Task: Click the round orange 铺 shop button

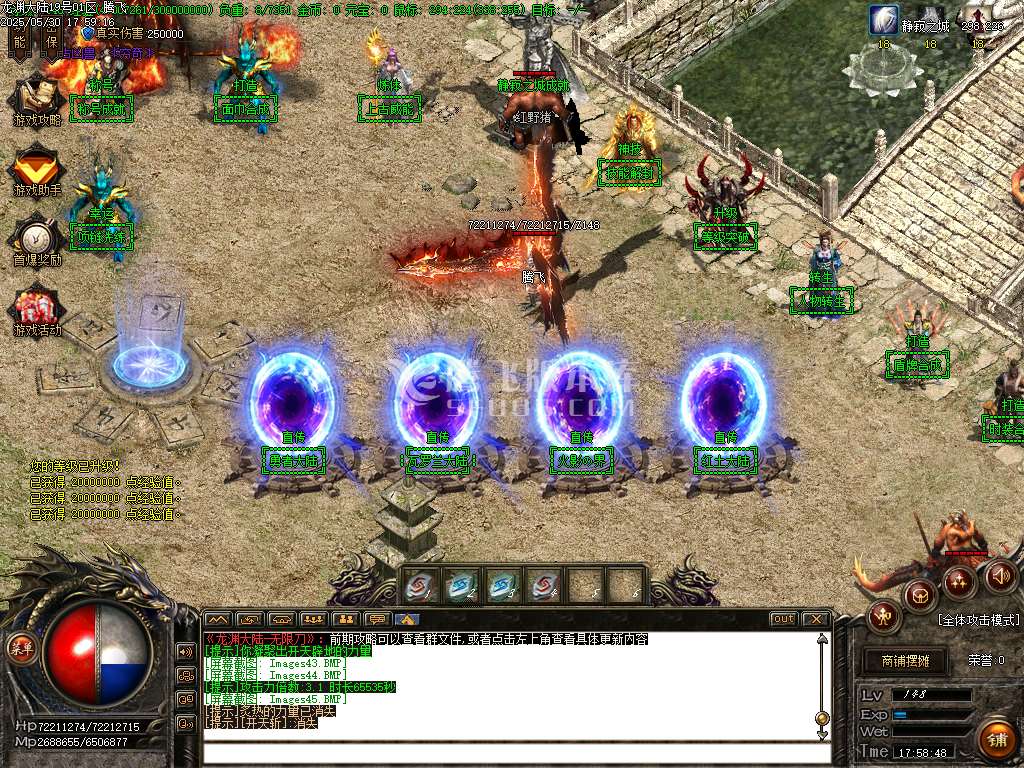Action: point(996,740)
